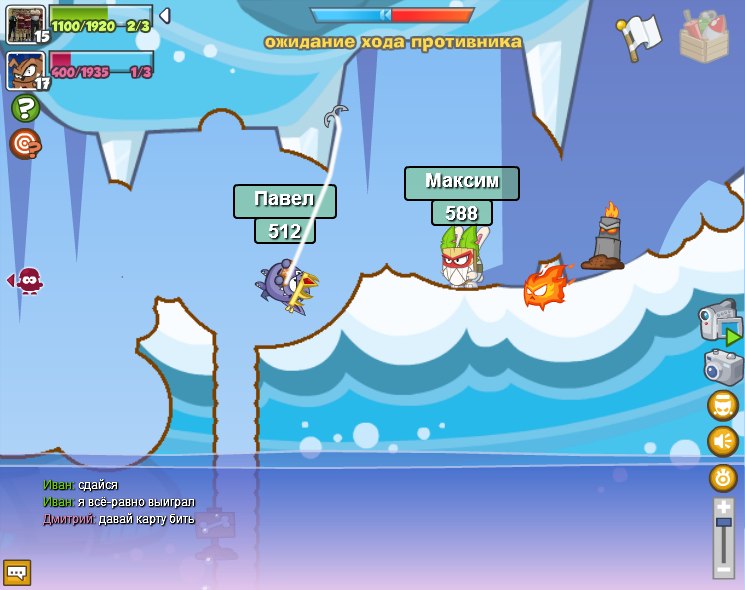Select the top team avatar portrait
The width and height of the screenshot is (745, 590).
click(x=23, y=24)
